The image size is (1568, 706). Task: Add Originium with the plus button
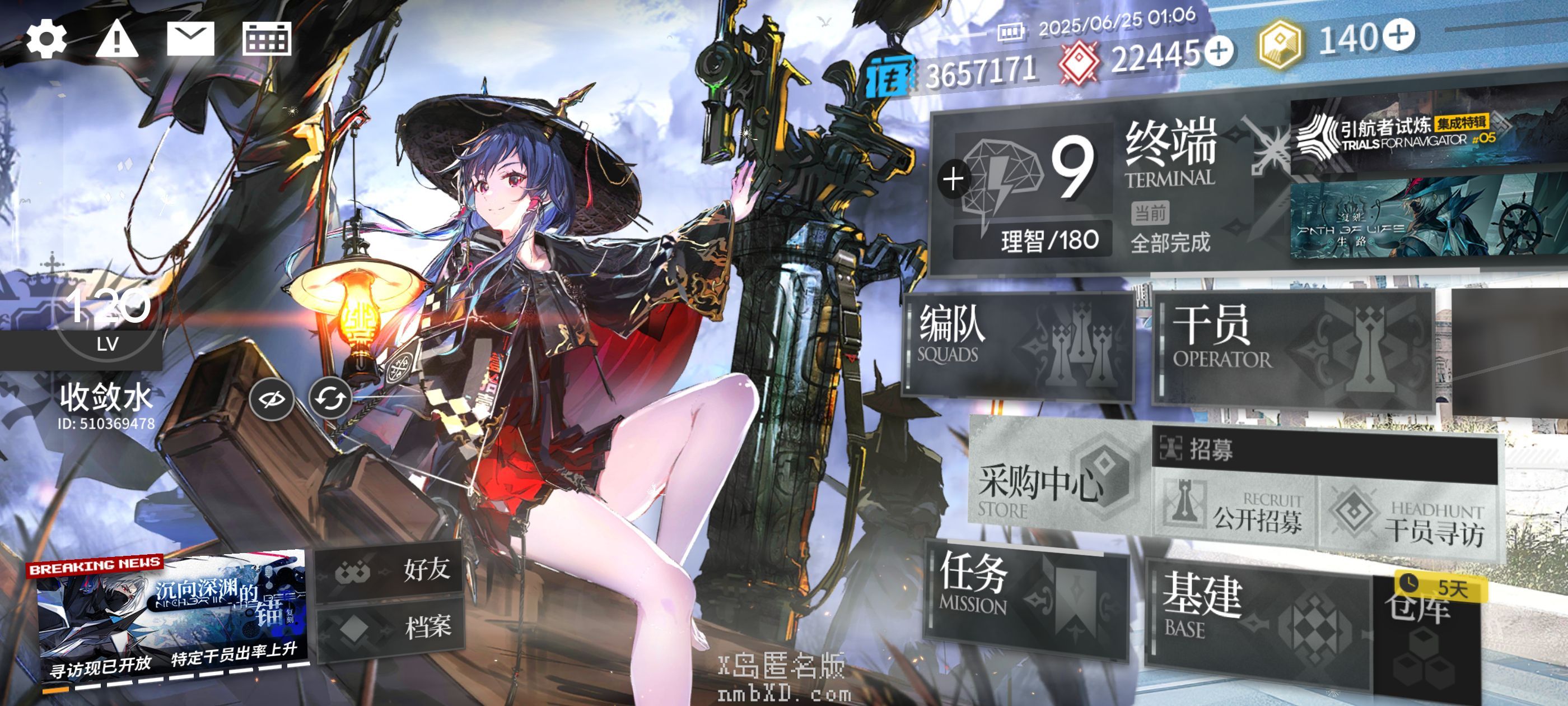point(1399,34)
